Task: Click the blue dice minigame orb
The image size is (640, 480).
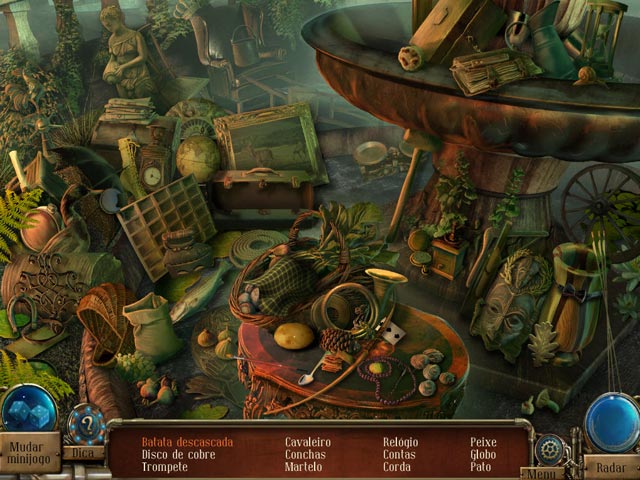Action: [x=28, y=410]
